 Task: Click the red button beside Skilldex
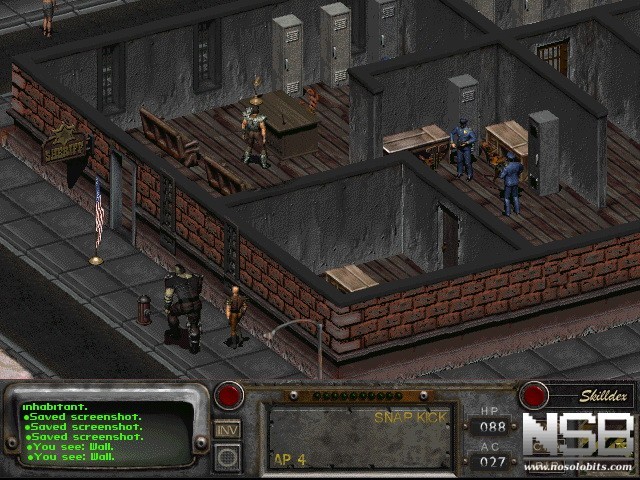[534, 395]
